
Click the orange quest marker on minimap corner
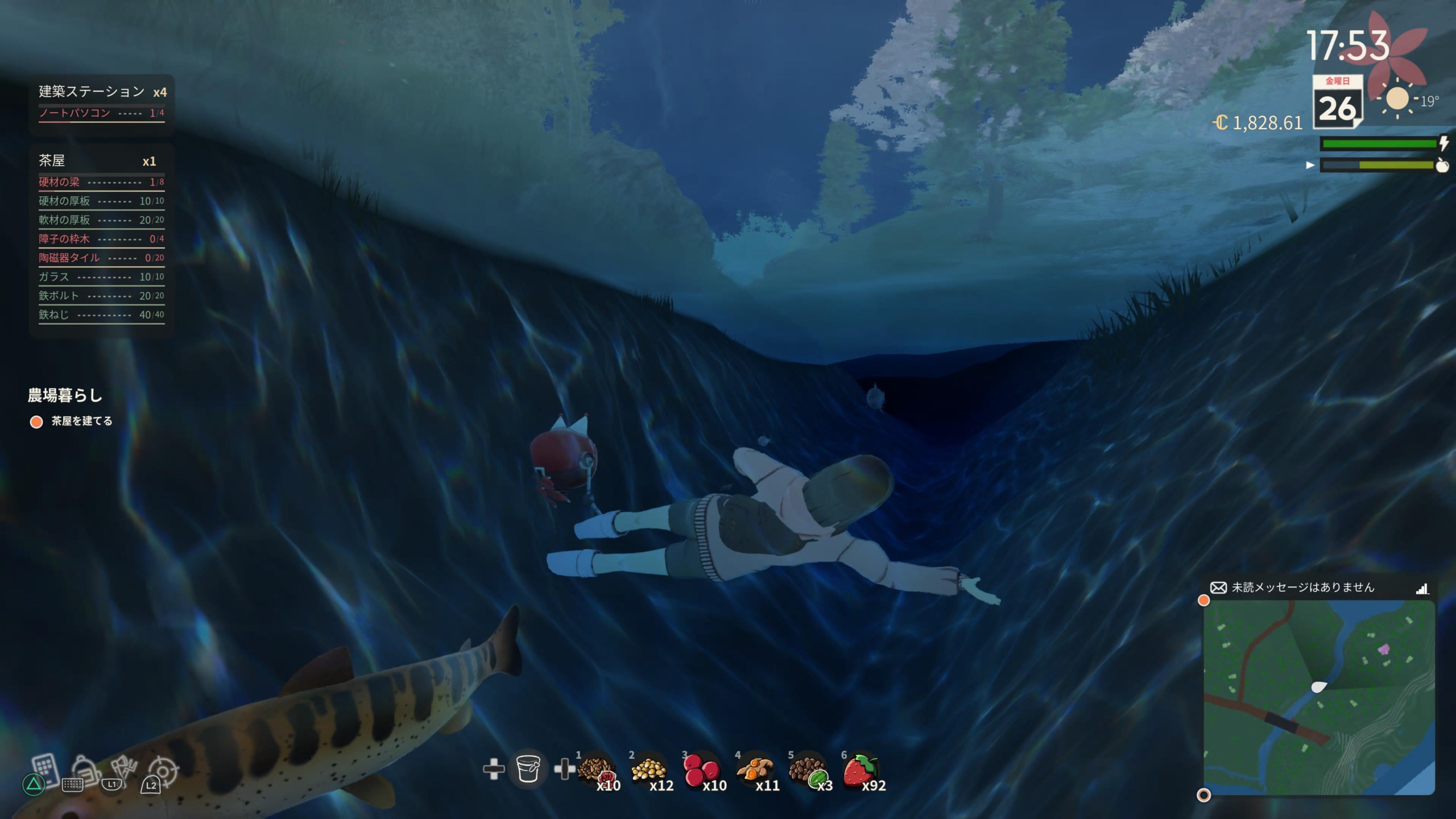click(1203, 601)
